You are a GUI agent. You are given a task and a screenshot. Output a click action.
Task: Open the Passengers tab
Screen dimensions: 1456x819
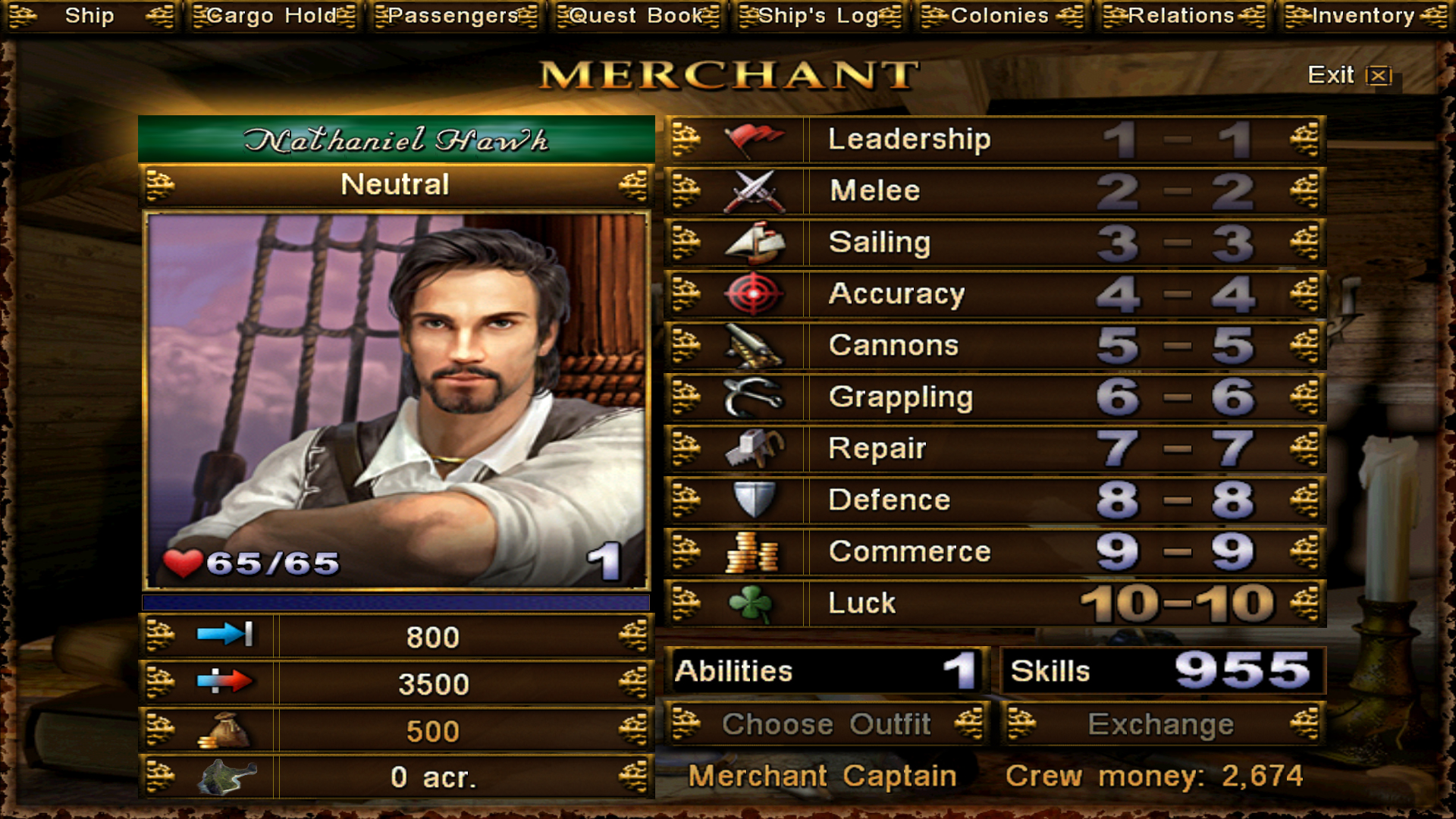pos(454,16)
